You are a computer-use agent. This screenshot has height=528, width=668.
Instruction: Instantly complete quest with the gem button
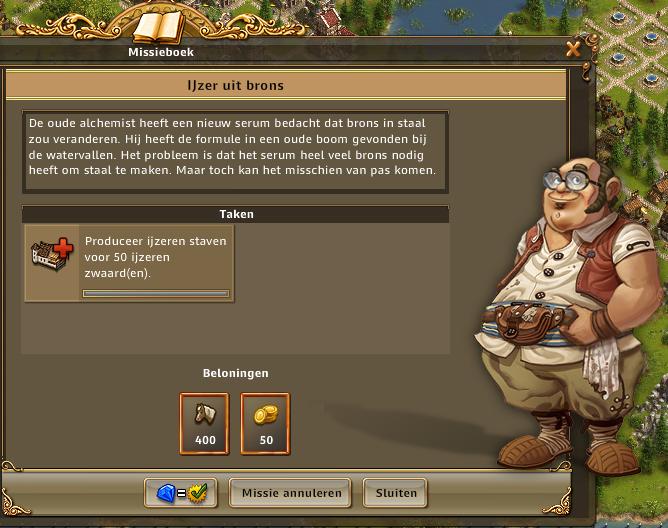pos(182,492)
